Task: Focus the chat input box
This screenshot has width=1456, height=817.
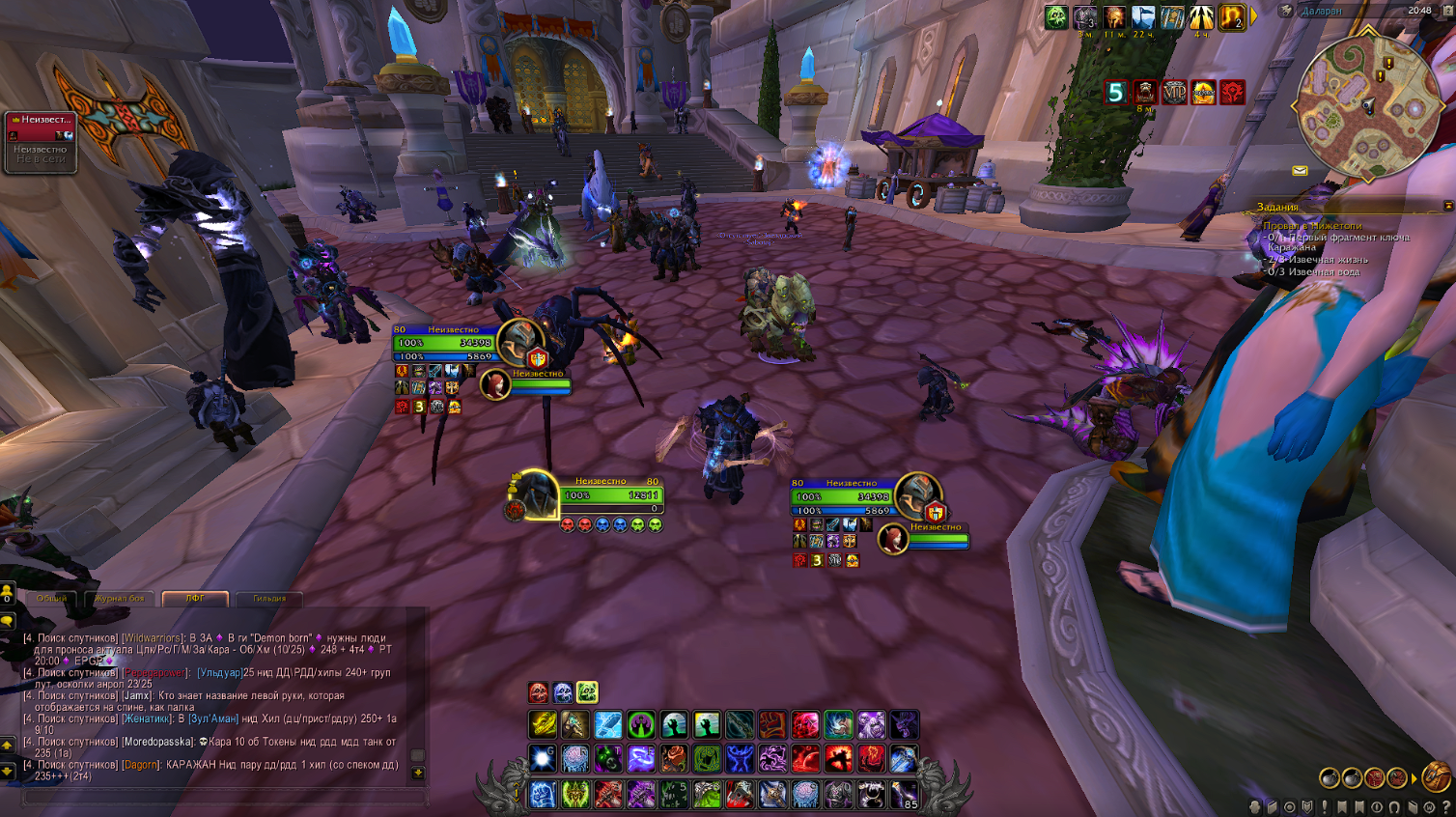Action: click(x=222, y=798)
